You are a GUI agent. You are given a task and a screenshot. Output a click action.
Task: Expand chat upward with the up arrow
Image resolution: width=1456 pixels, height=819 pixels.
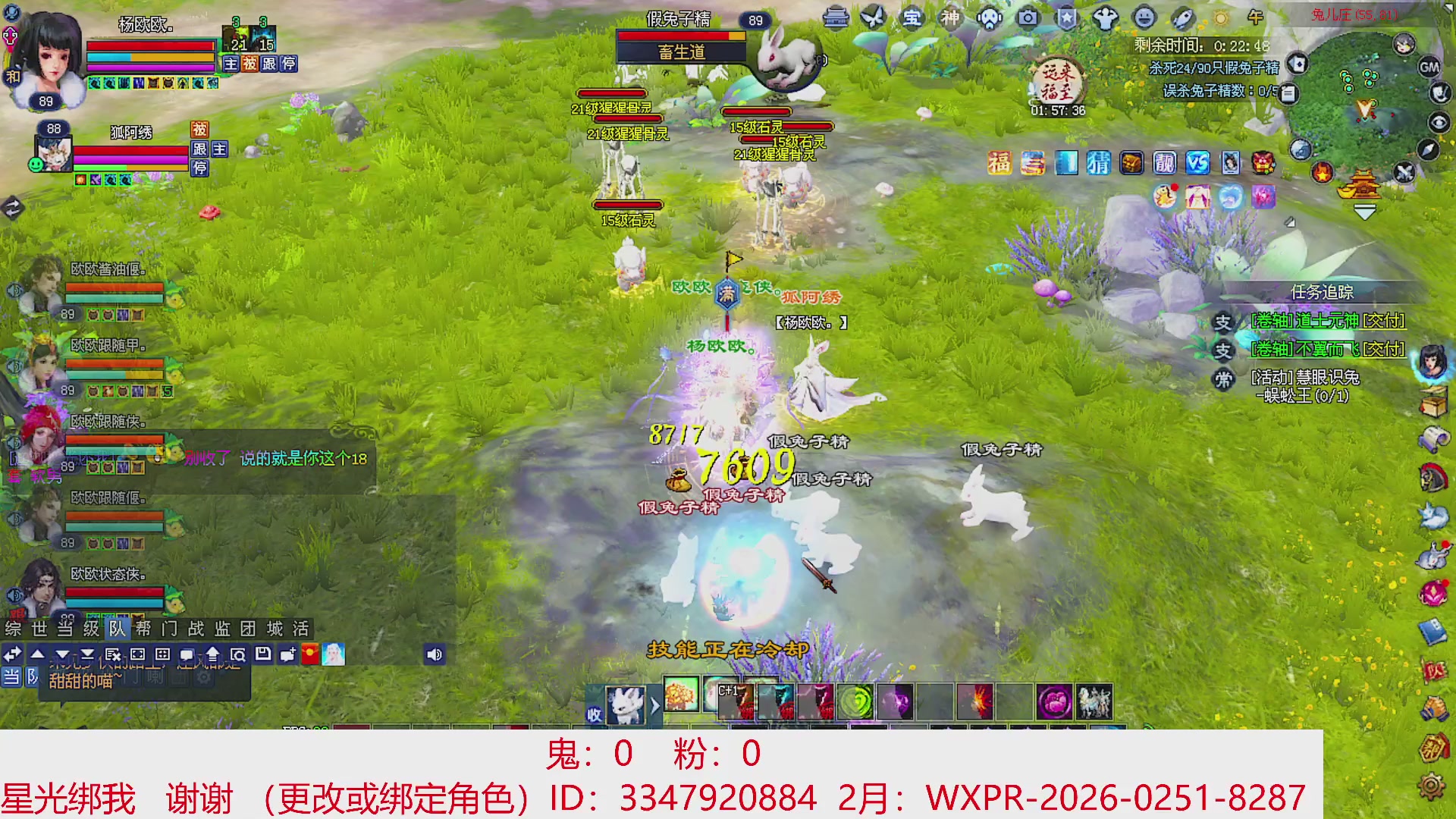coord(38,654)
